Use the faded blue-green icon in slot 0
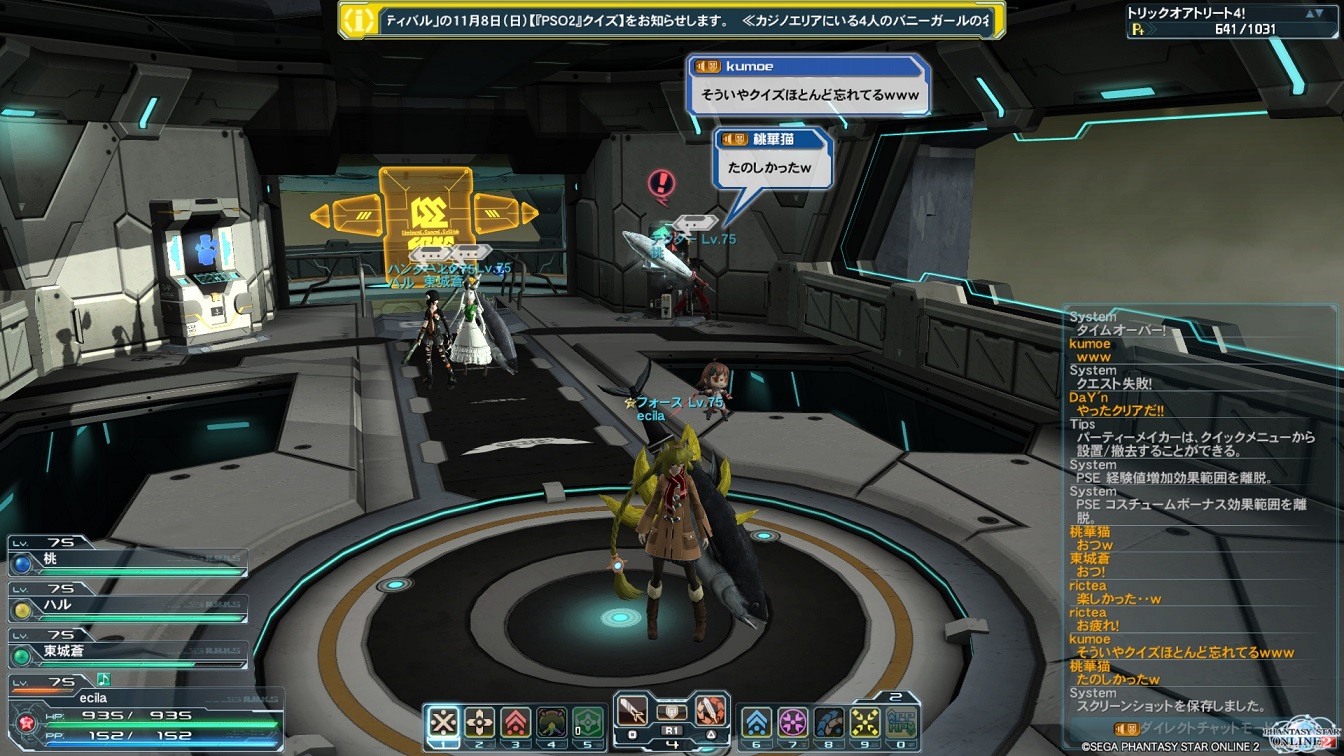 point(901,722)
